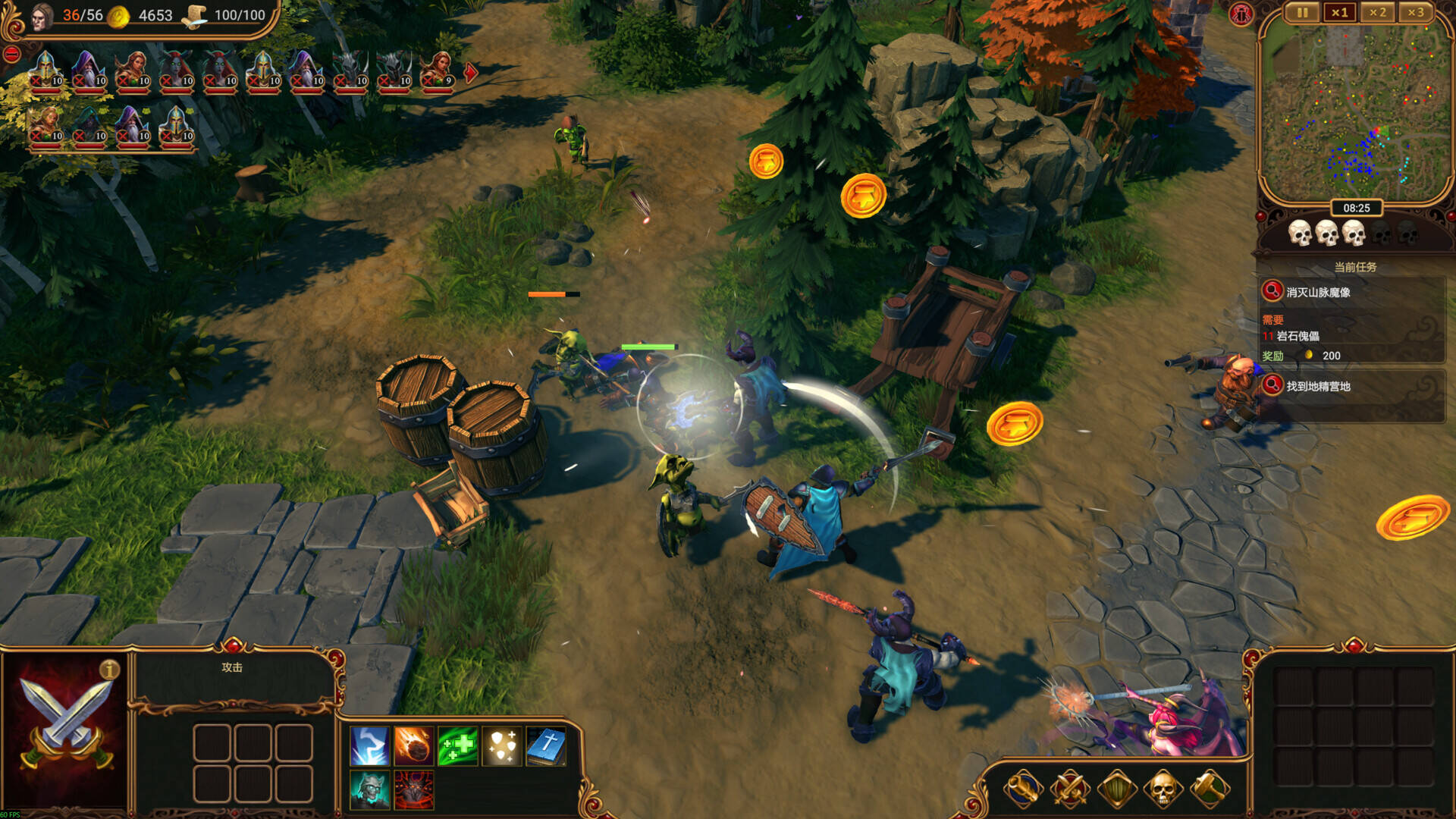Locate the 找到地精营地 quest with its magnifier
Image resolution: width=1456 pixels, height=819 pixels.
coord(1272,385)
